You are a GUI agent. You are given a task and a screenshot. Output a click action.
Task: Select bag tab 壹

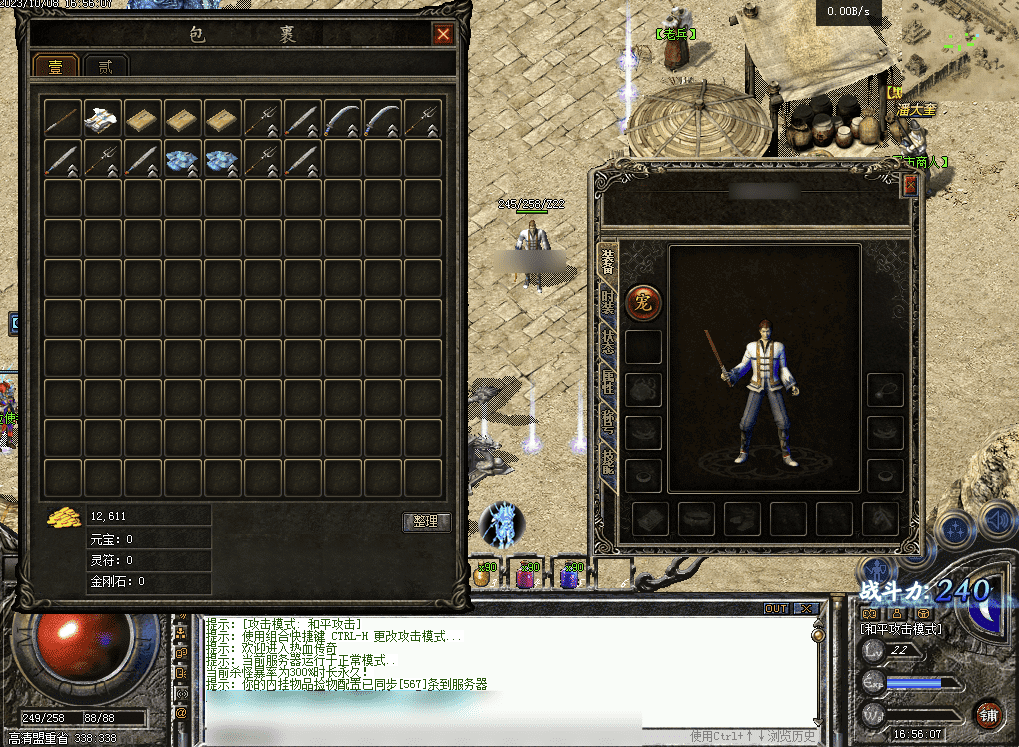click(x=56, y=67)
